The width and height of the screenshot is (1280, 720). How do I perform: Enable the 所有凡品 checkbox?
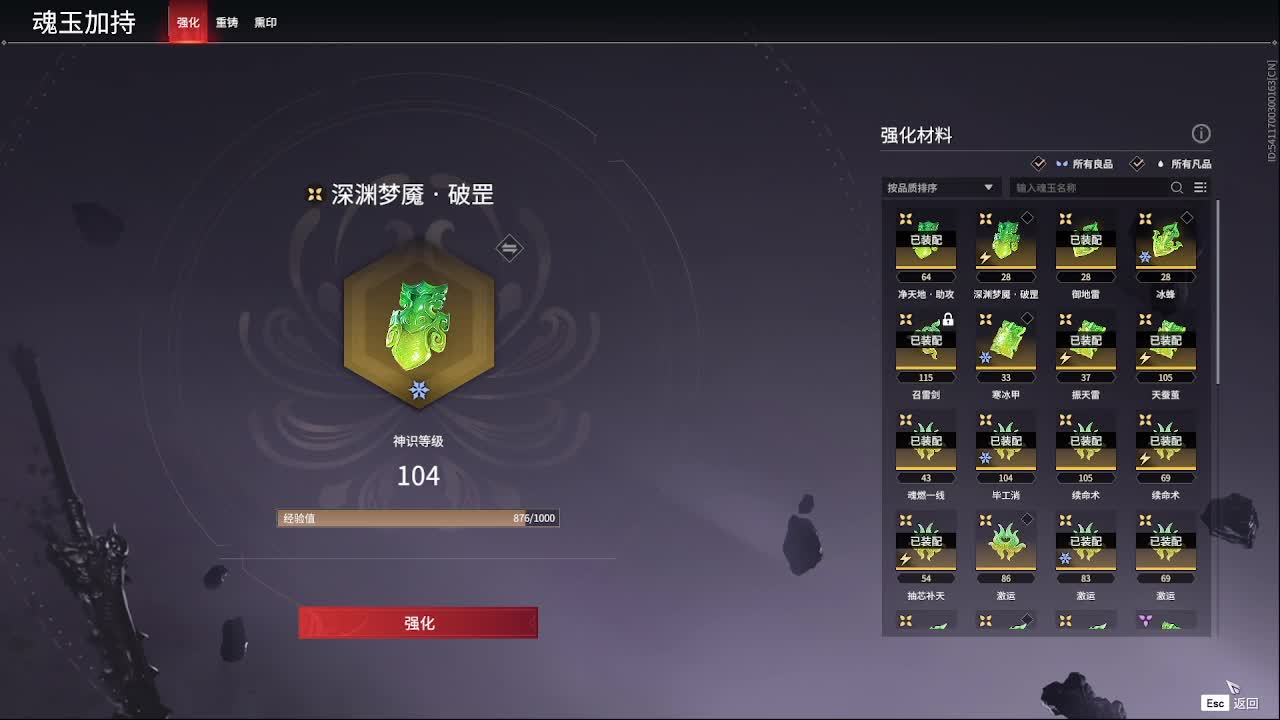(x=1137, y=163)
